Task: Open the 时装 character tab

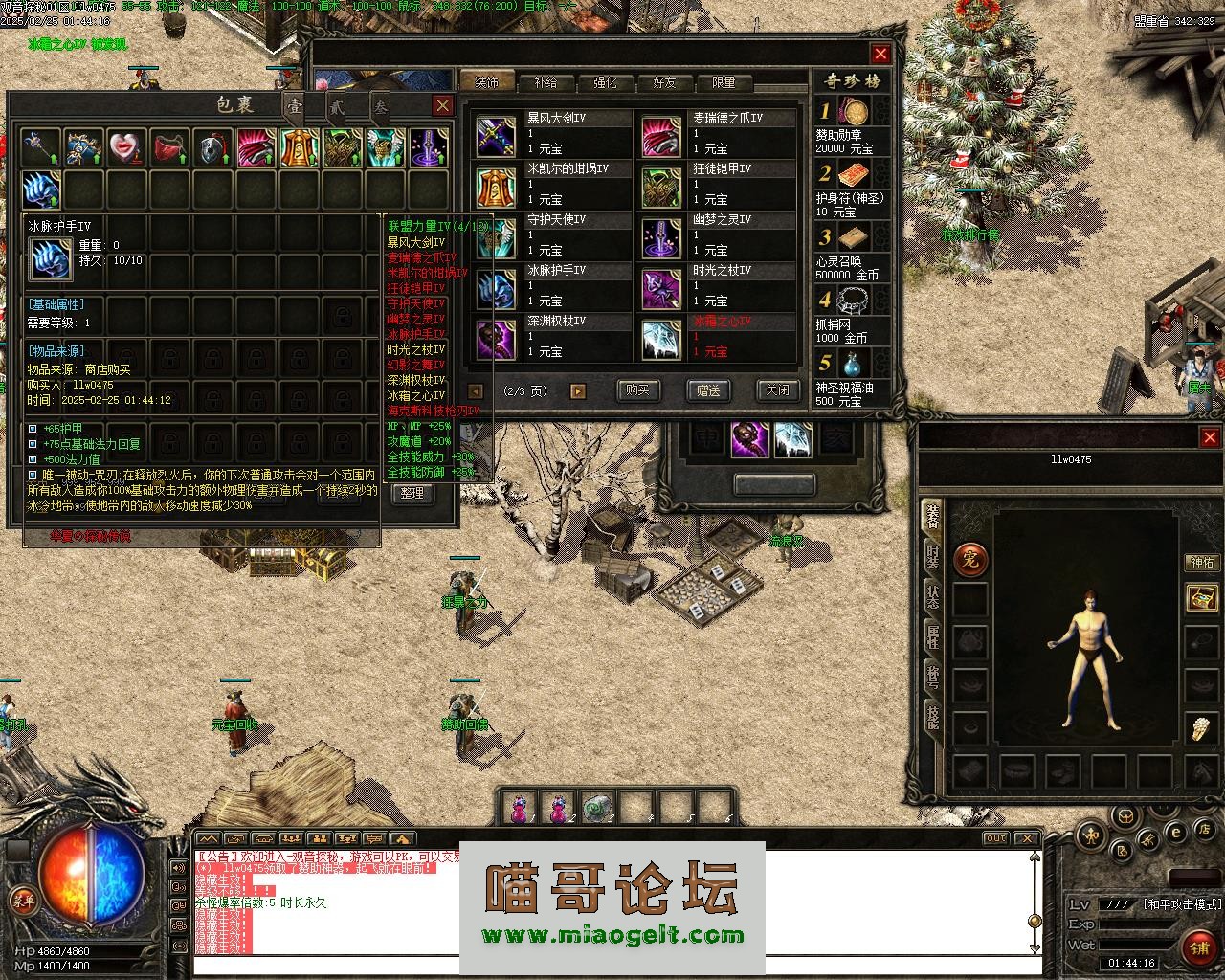Action: [x=932, y=557]
